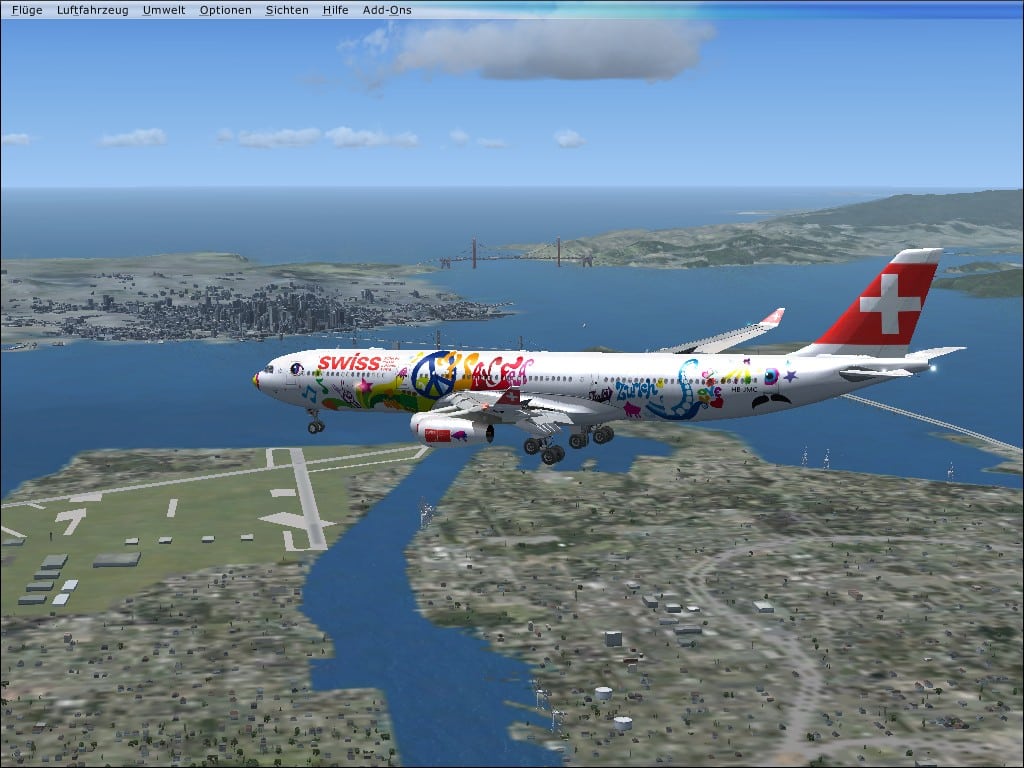Viewport: 1024px width, 768px height.
Task: Open the Hilfe menu
Action: coord(336,10)
